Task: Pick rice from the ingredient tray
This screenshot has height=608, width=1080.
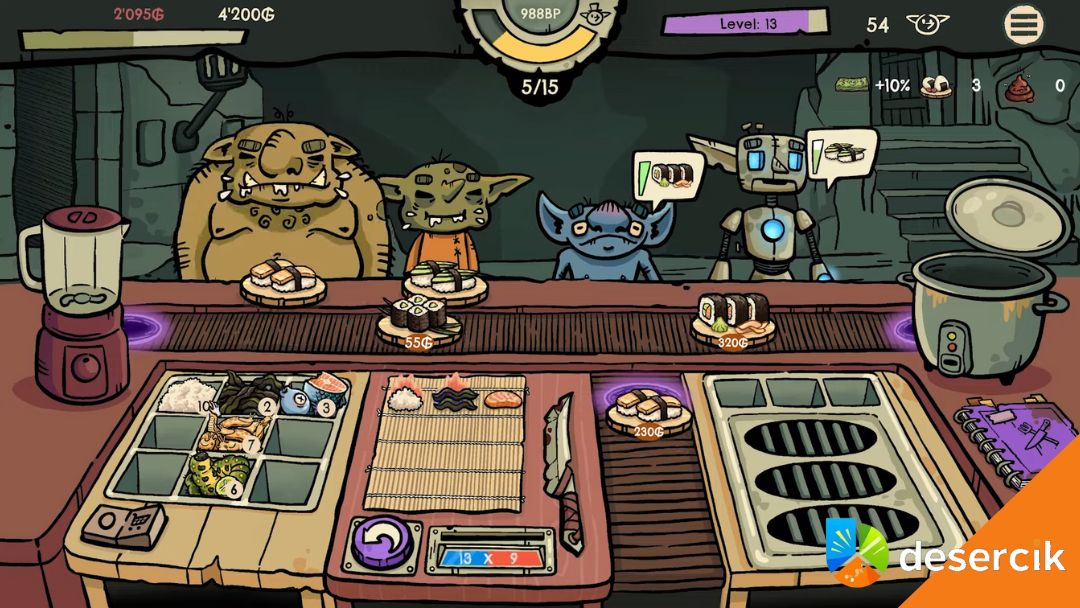Action: click(x=182, y=396)
